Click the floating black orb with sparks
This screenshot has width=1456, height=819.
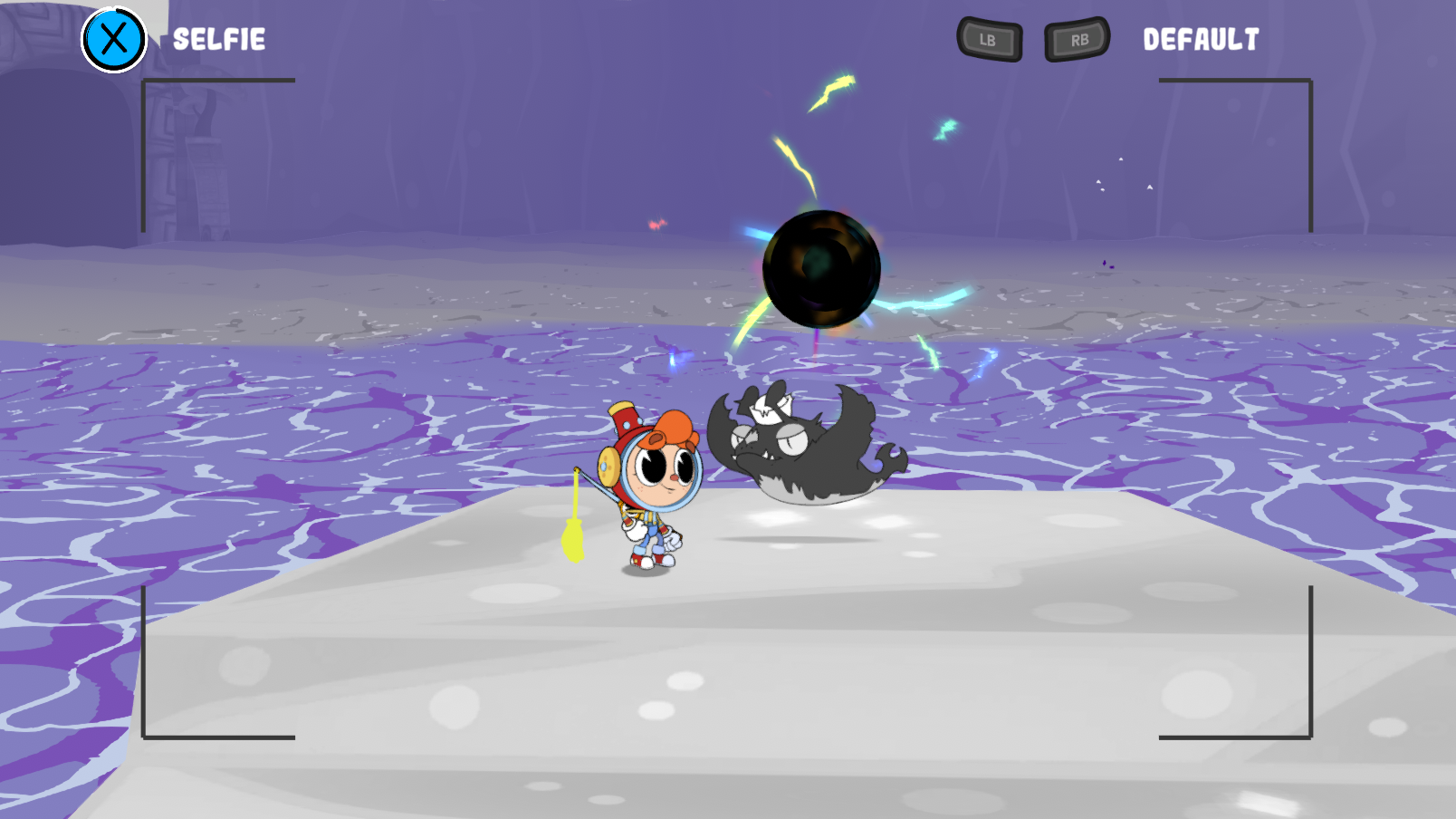pyautogui.click(x=819, y=267)
